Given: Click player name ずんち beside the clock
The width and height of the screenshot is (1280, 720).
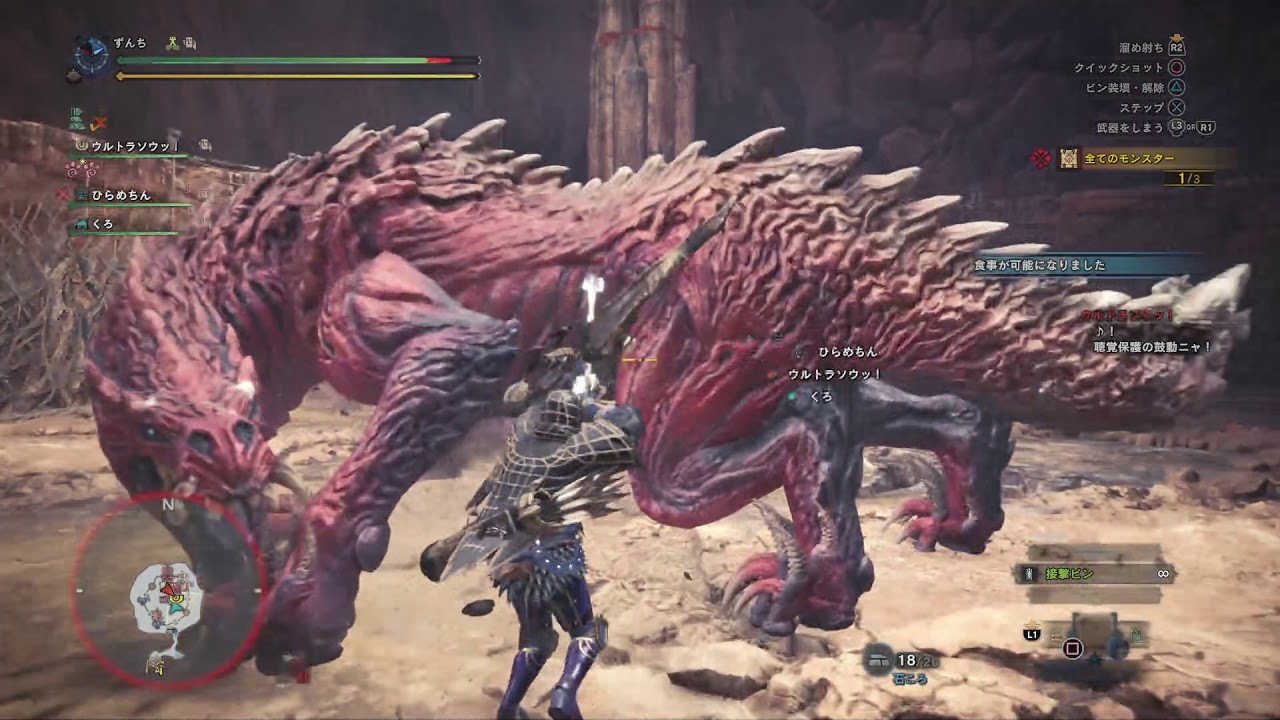Looking at the screenshot, I should coord(130,43).
